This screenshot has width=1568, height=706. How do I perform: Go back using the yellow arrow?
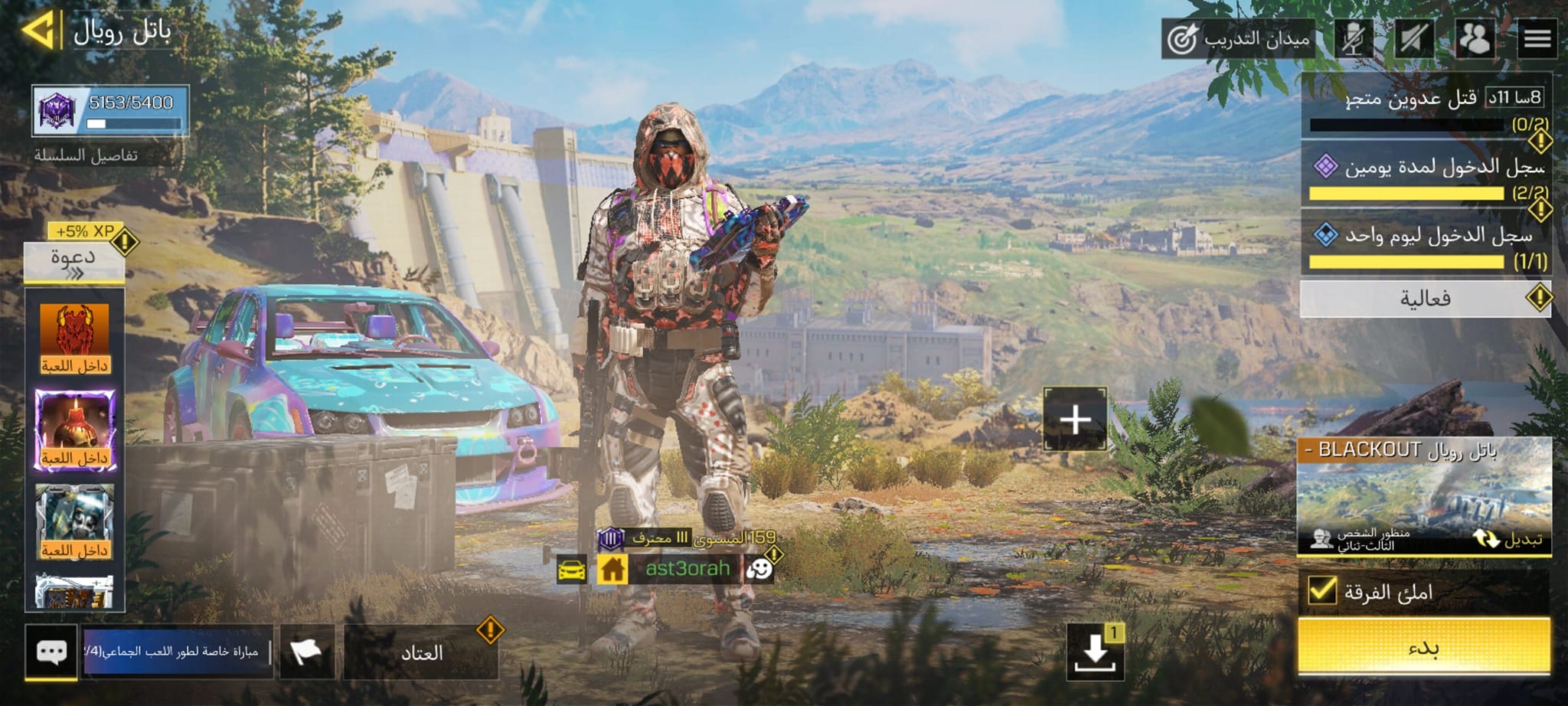coord(38,31)
